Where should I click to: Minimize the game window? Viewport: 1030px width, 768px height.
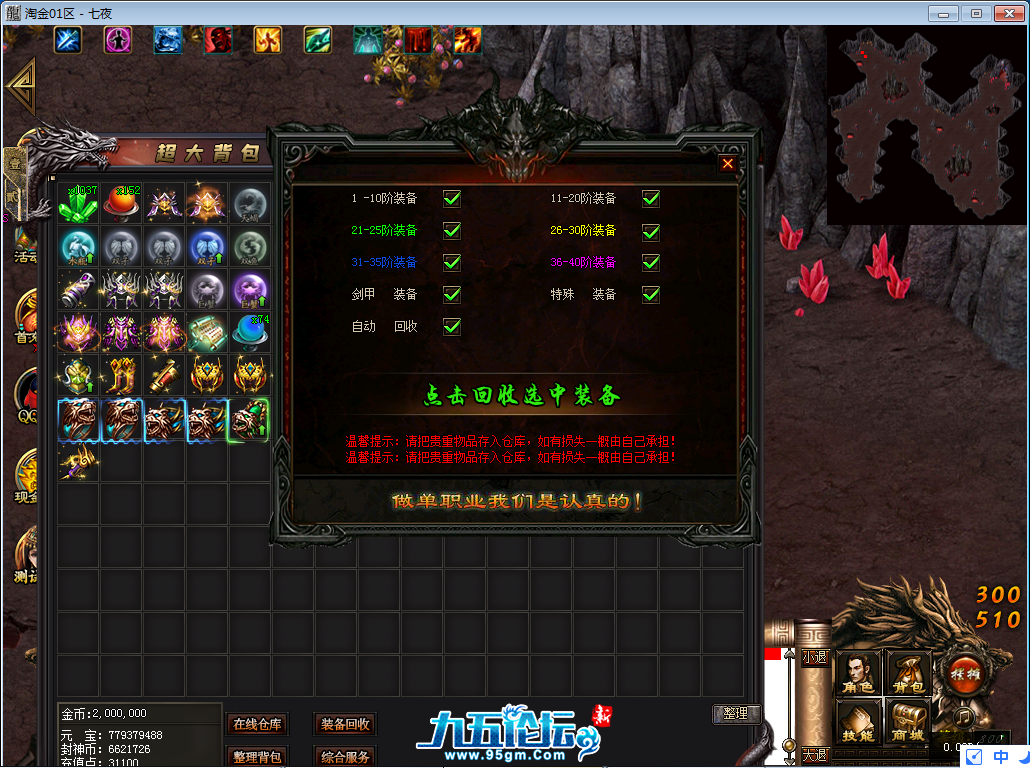pos(943,13)
